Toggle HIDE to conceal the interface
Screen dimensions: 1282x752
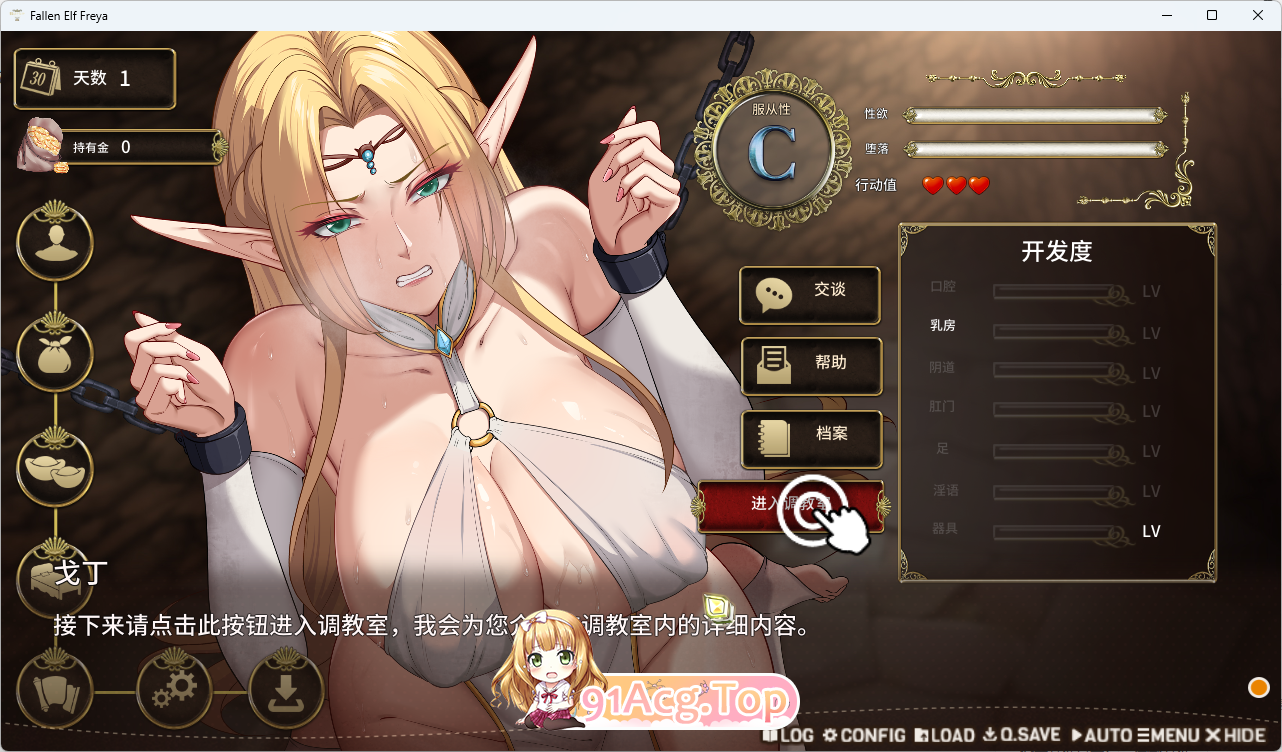coord(1236,735)
